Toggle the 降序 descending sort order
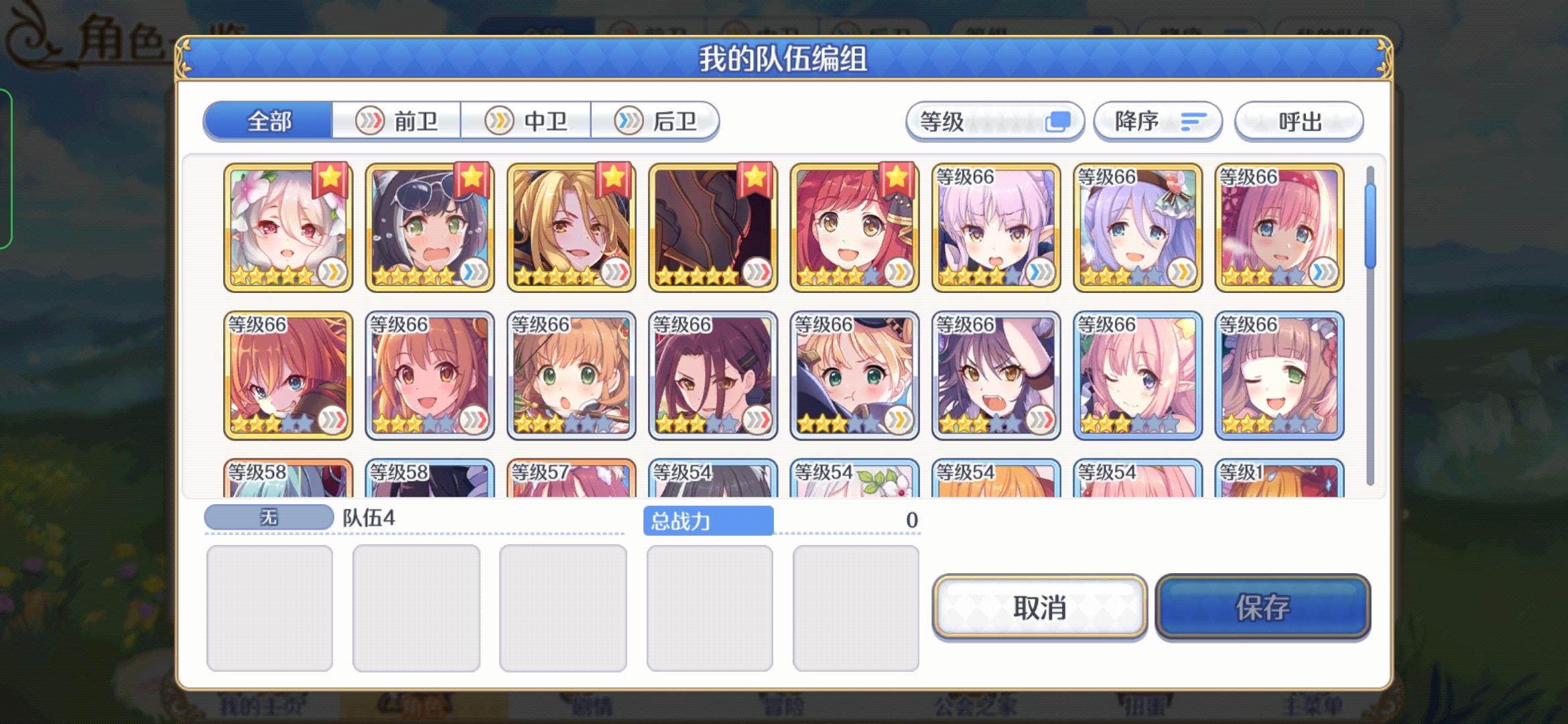Viewport: 1568px width, 724px height. pos(1157,121)
